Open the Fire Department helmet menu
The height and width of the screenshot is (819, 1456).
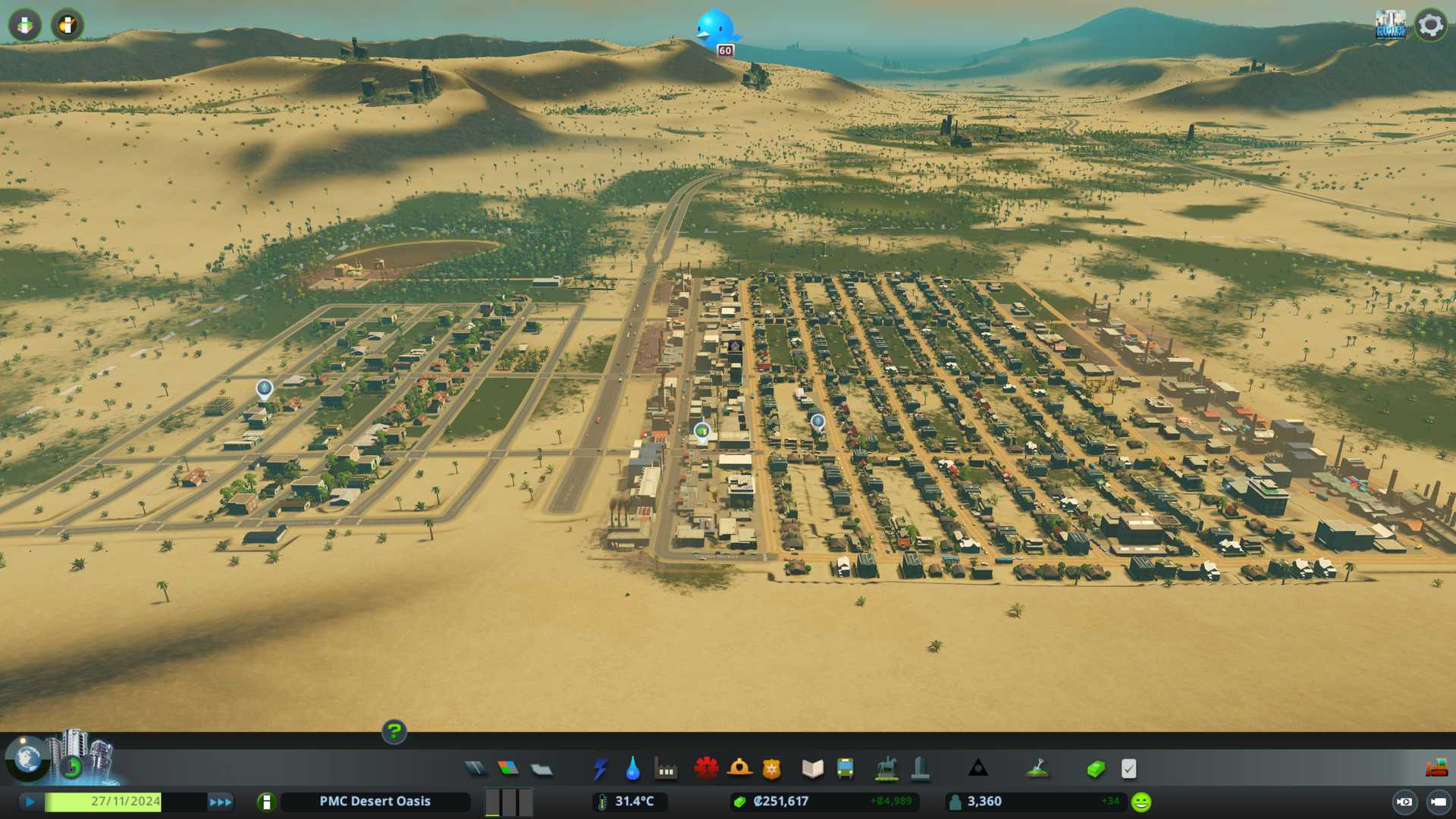tap(739, 769)
